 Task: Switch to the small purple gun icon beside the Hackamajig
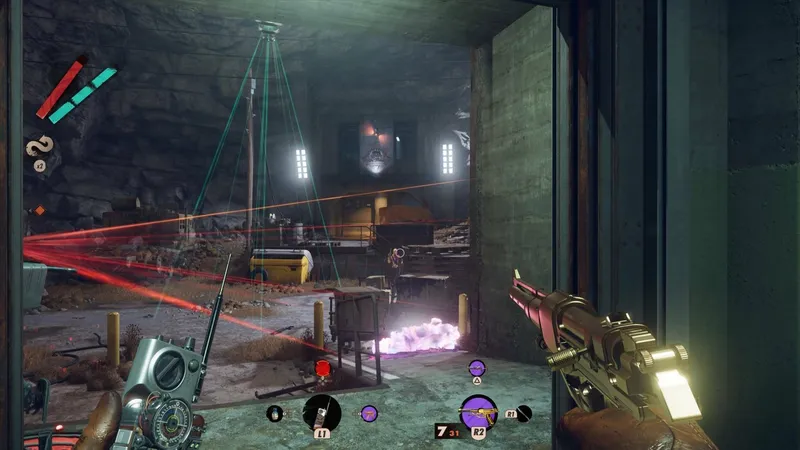point(368,412)
